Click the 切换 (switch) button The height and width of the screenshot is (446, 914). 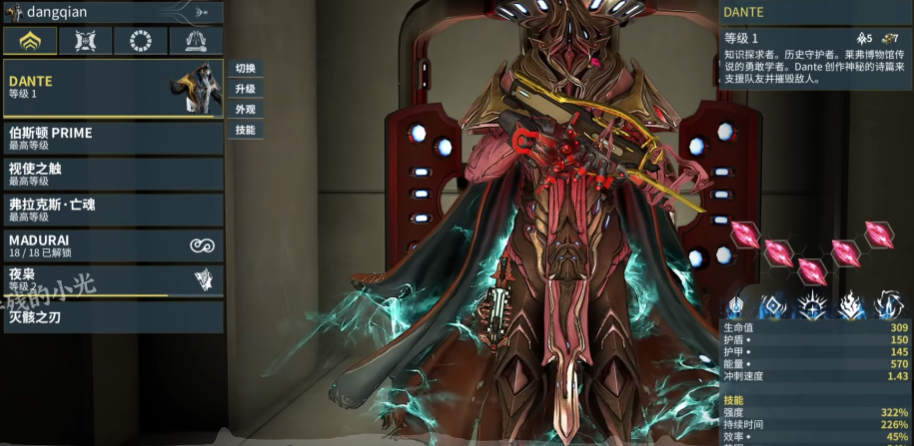(246, 69)
